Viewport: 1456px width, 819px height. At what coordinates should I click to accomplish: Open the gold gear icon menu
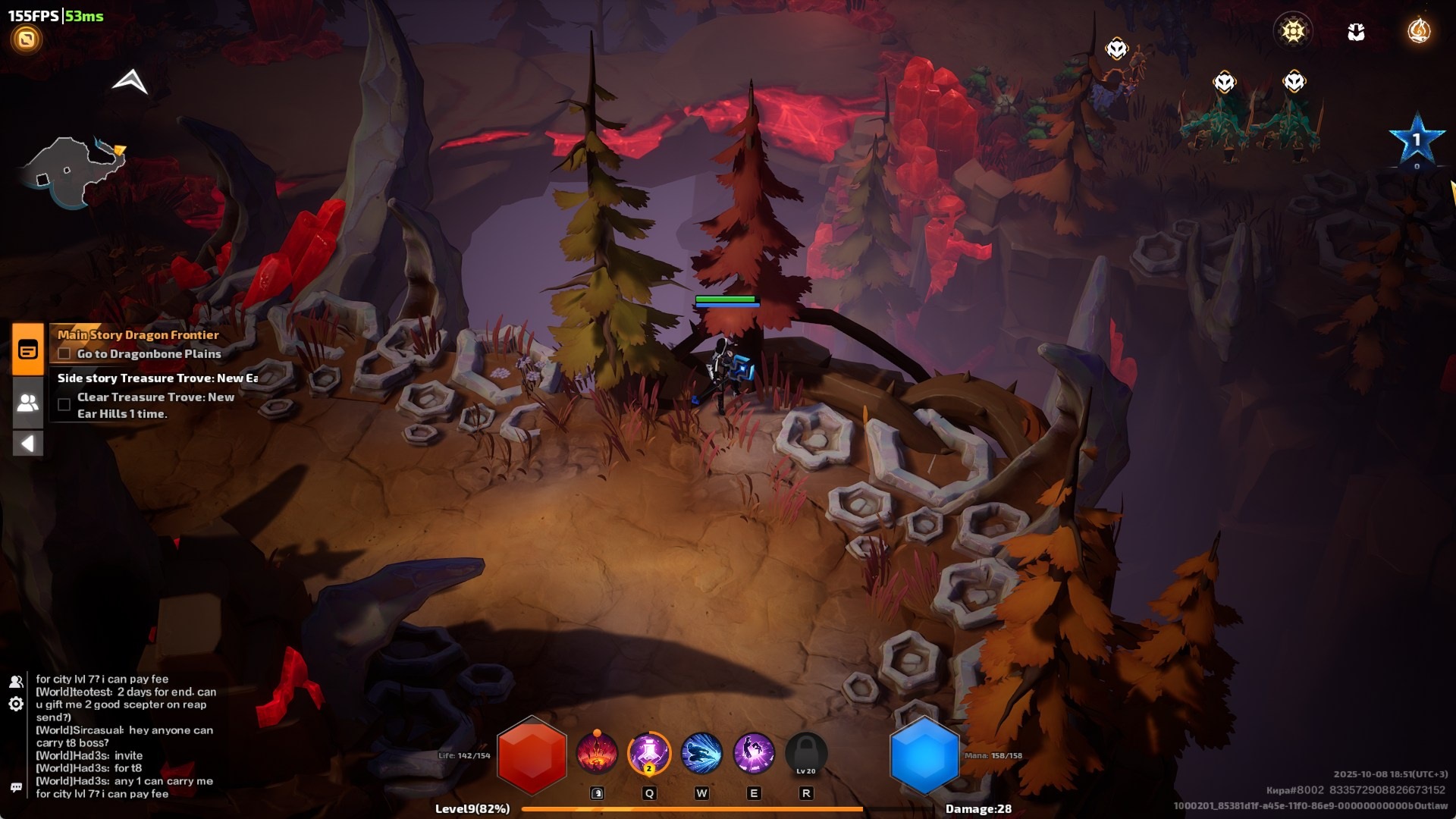click(1293, 31)
